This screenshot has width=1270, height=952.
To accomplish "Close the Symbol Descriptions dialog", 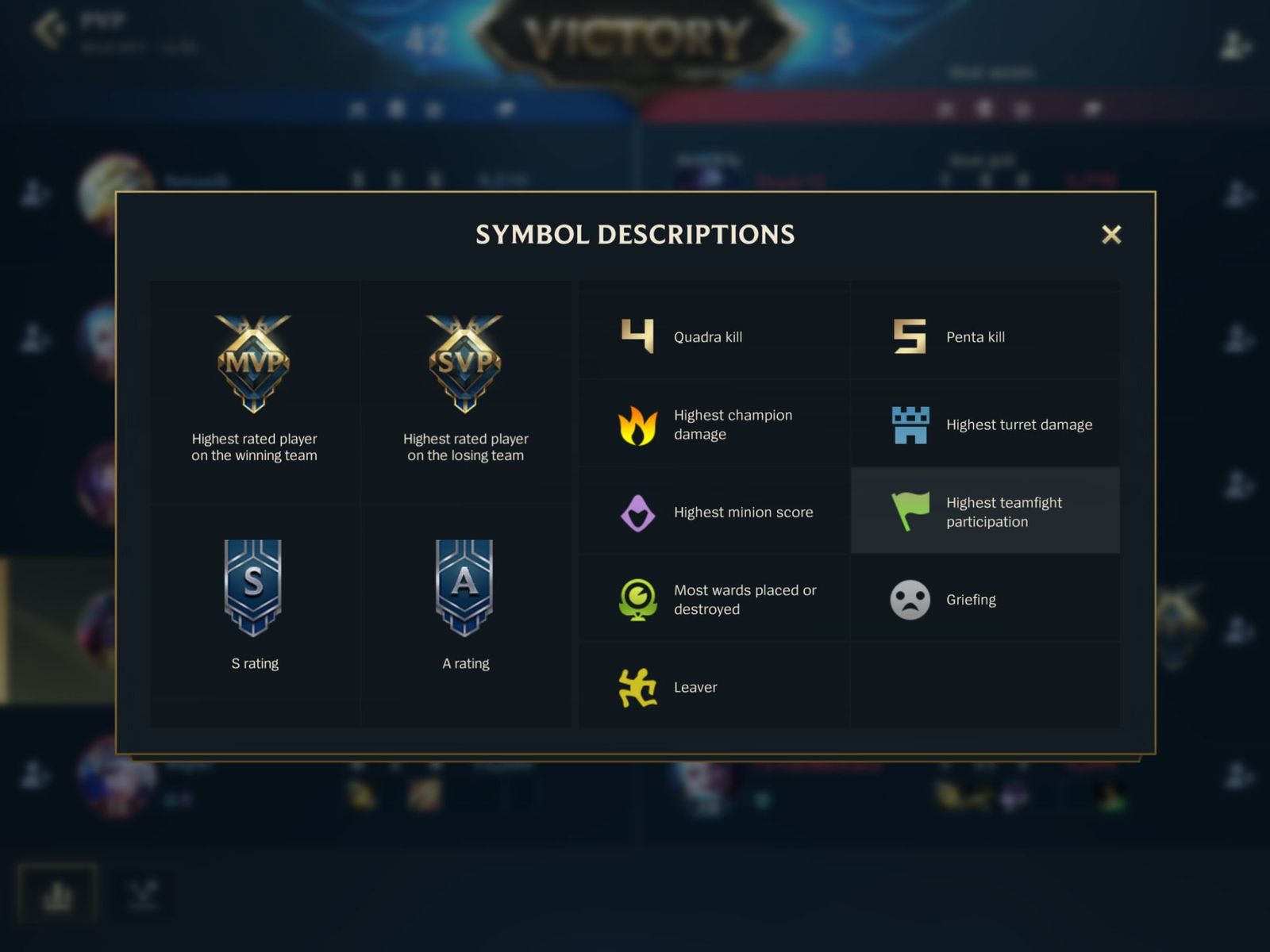I will tap(1111, 235).
